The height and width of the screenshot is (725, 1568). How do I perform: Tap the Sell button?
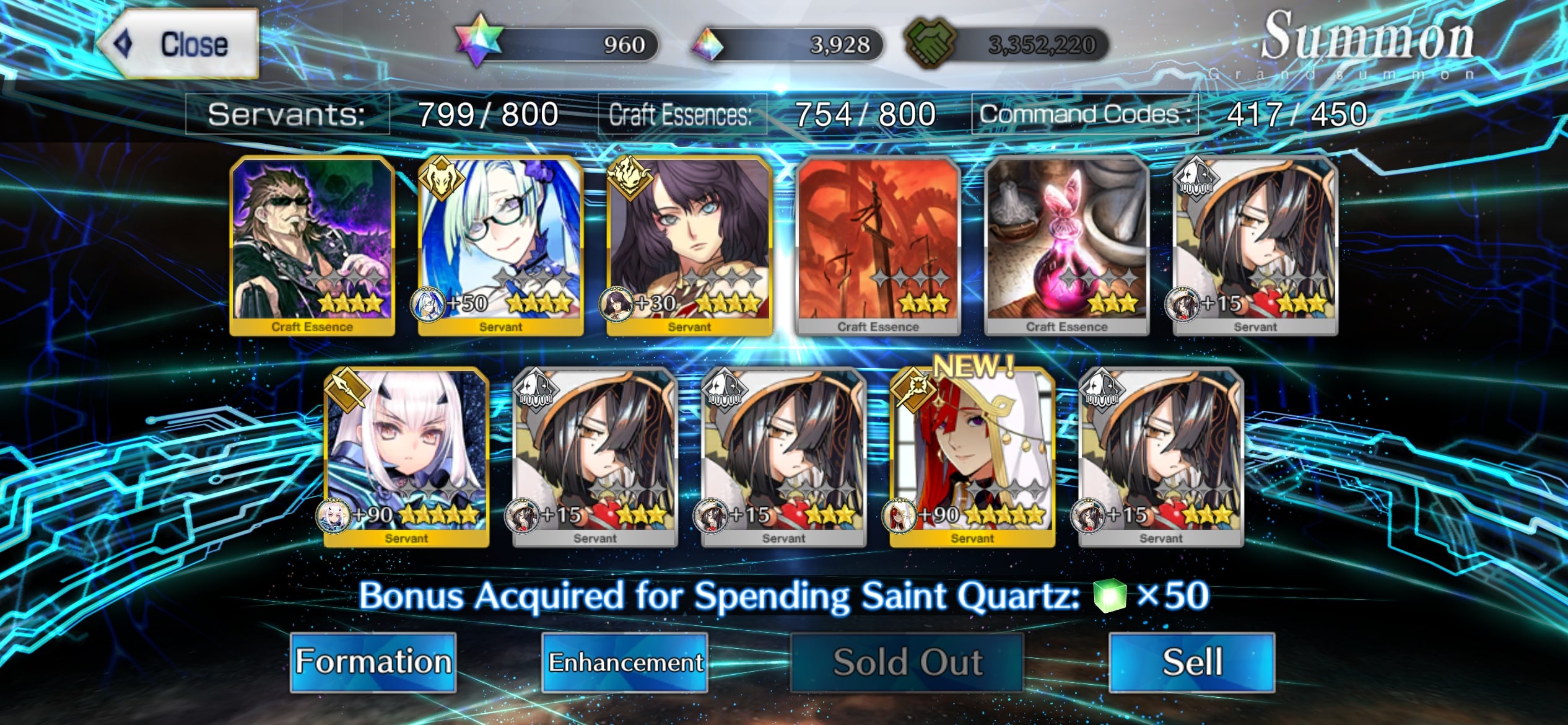(x=1191, y=662)
